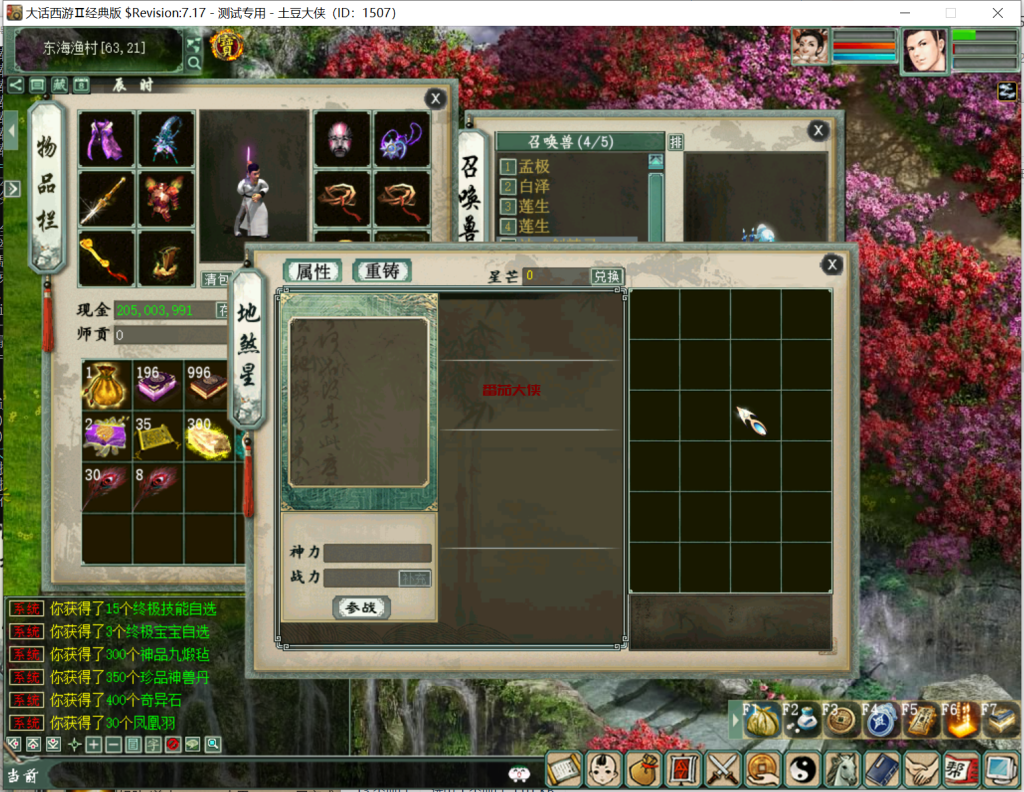Close the 地煞星 panel

[x=831, y=264]
